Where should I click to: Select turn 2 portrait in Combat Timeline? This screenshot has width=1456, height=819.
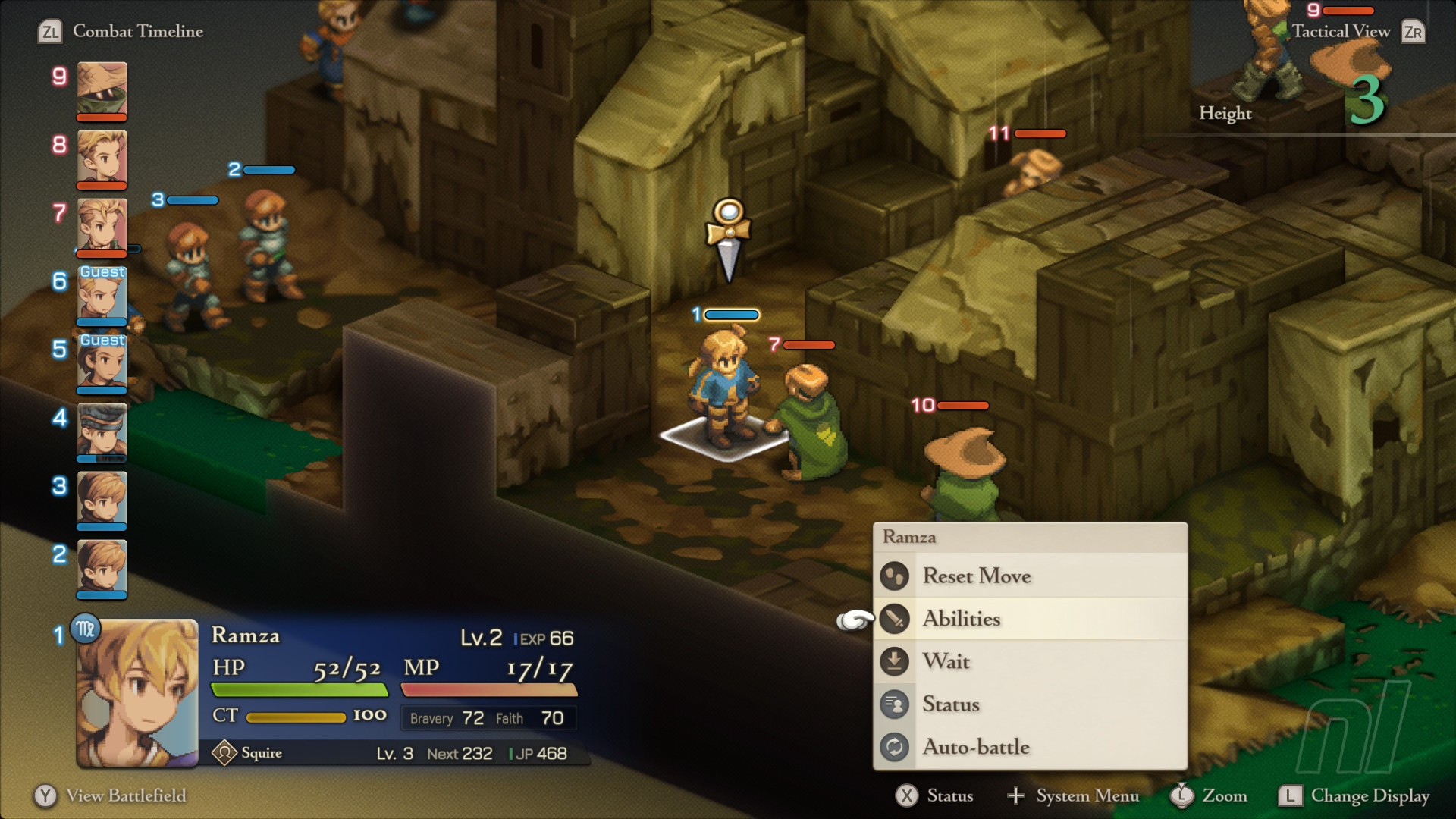coord(102,567)
